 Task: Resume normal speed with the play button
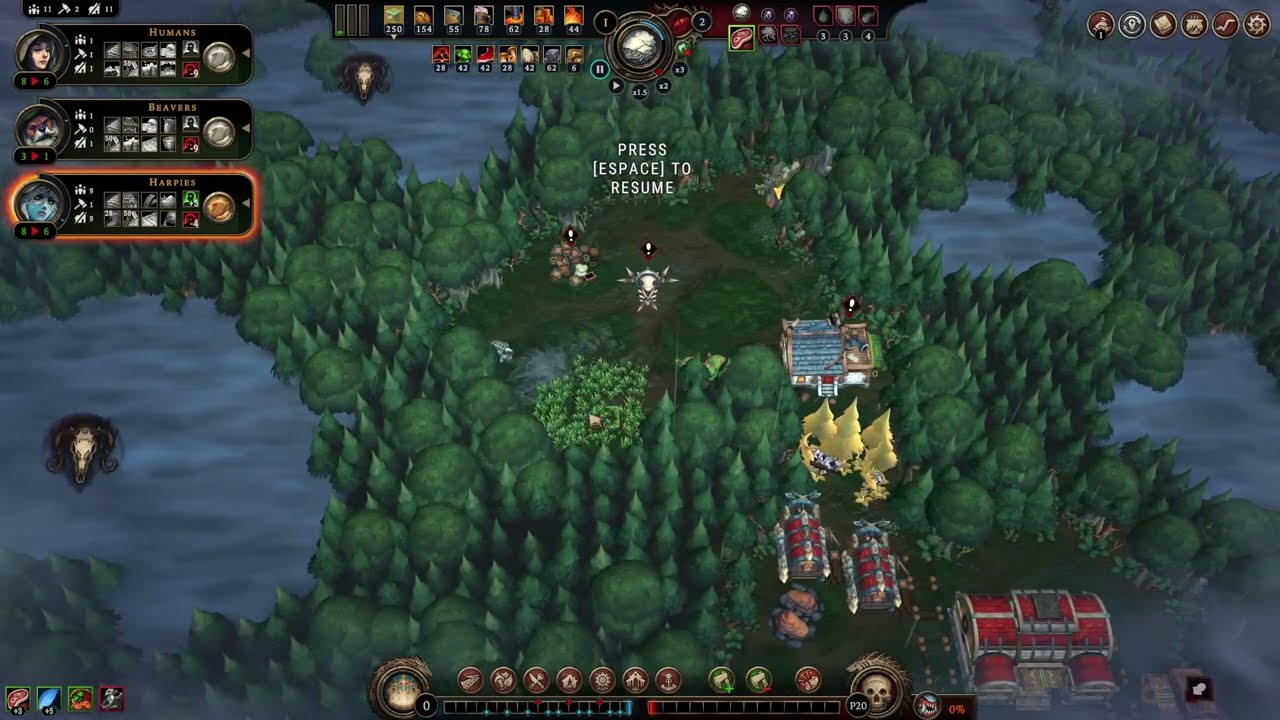coord(616,86)
